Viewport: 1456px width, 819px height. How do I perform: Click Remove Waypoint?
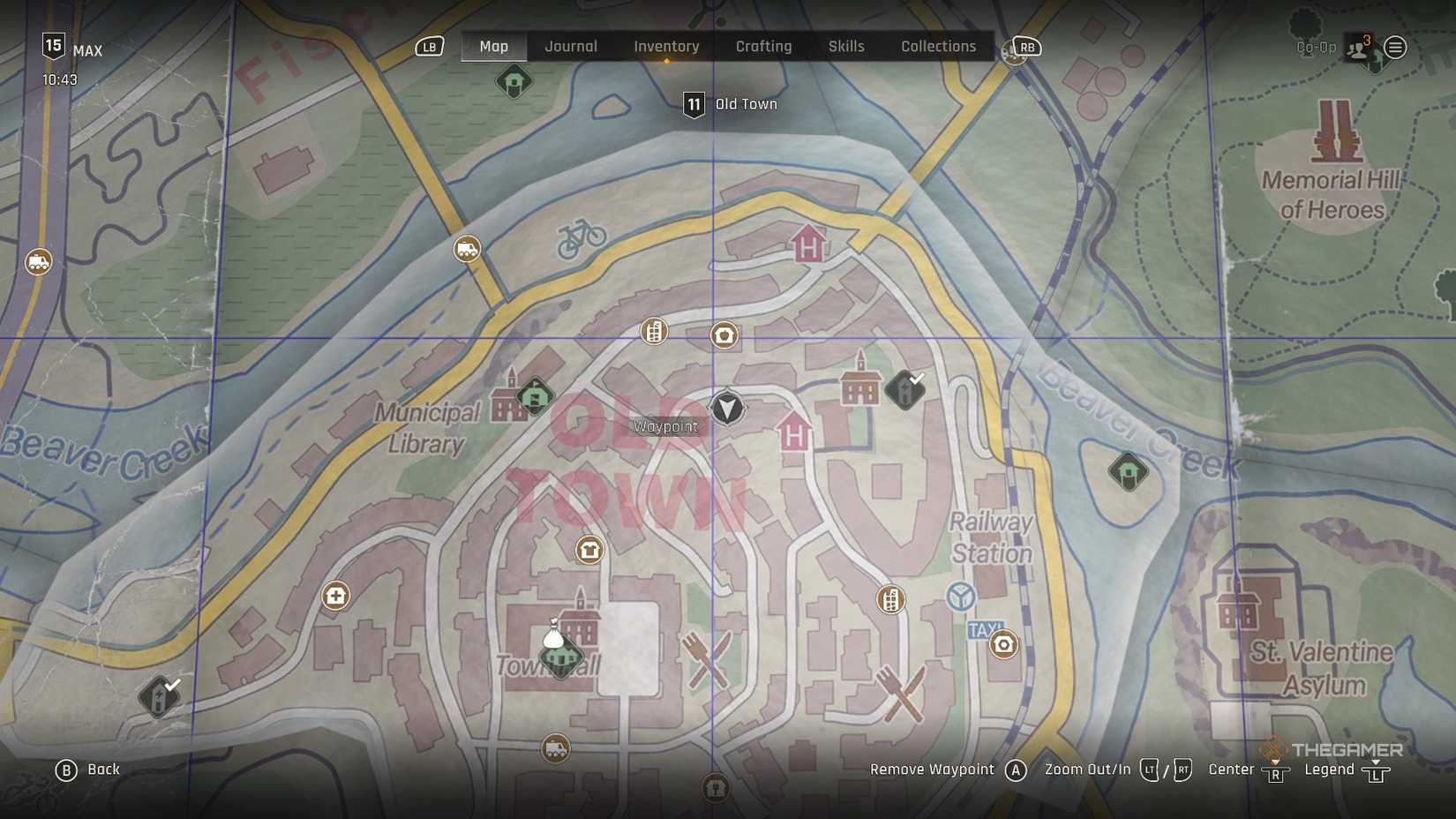931,769
